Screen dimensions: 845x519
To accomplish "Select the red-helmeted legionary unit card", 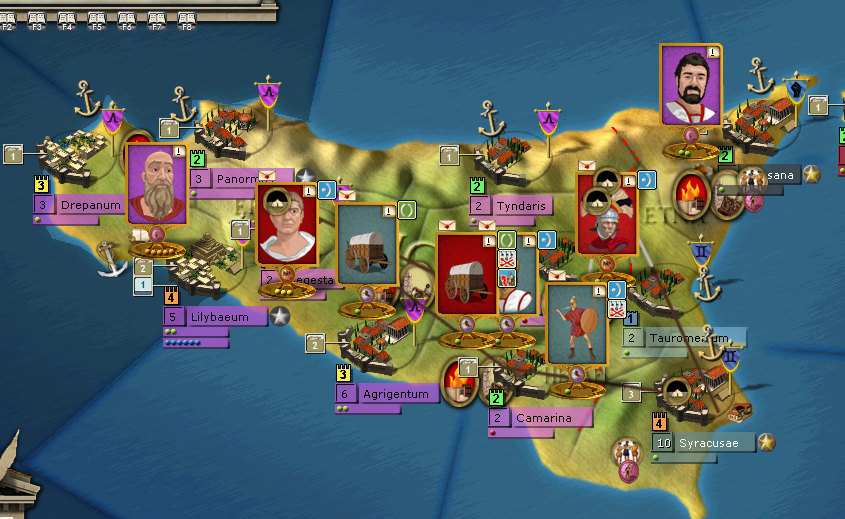I will (606, 213).
